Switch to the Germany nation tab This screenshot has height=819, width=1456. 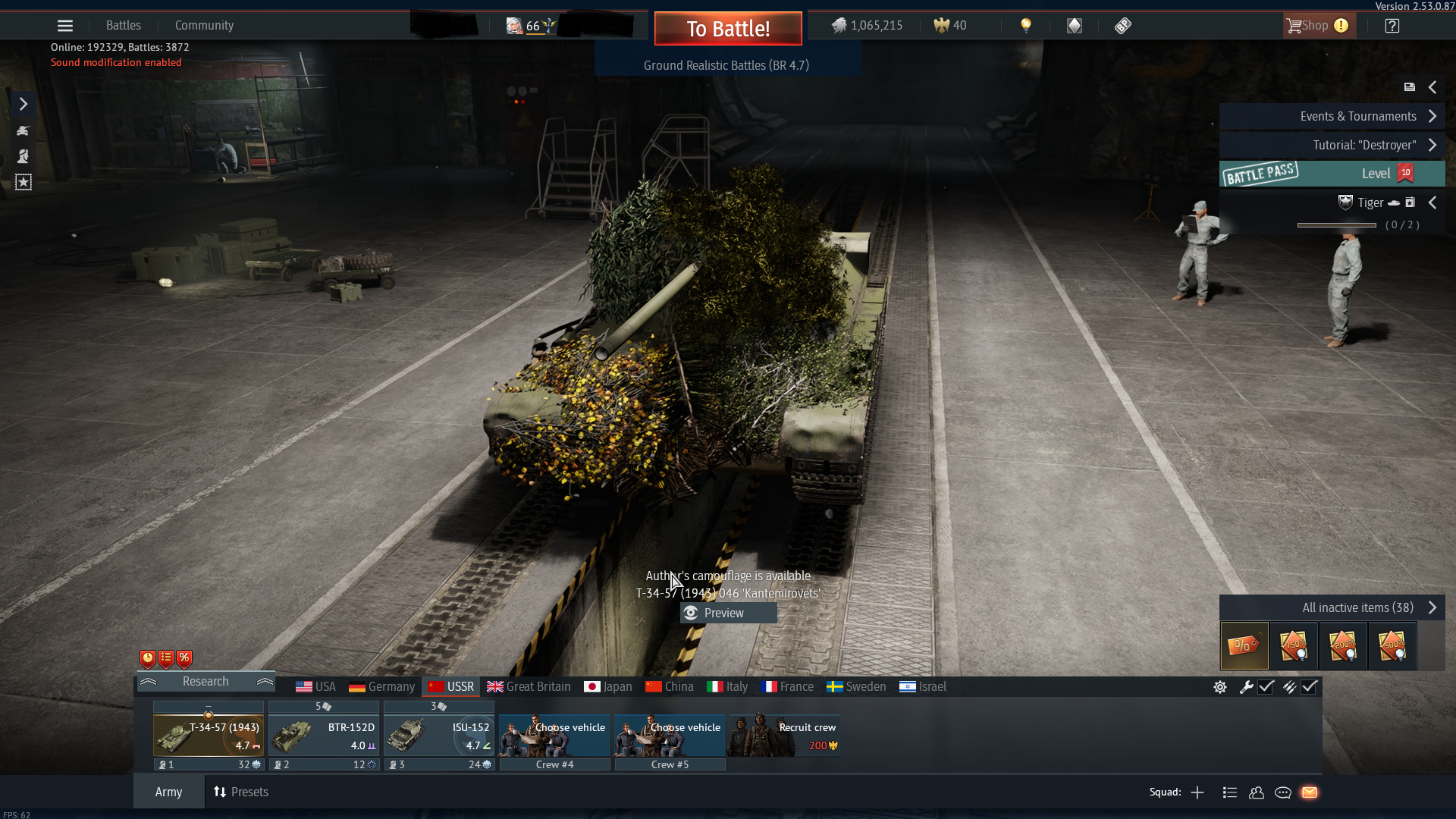coord(382,686)
